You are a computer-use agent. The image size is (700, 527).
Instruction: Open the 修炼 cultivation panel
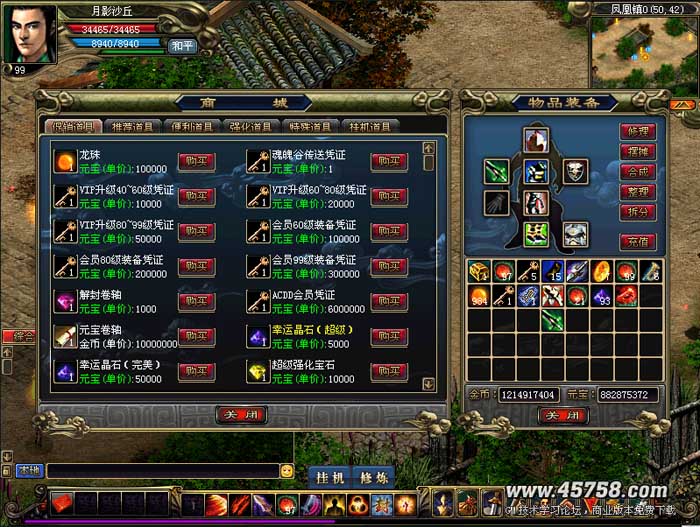pyautogui.click(x=371, y=476)
